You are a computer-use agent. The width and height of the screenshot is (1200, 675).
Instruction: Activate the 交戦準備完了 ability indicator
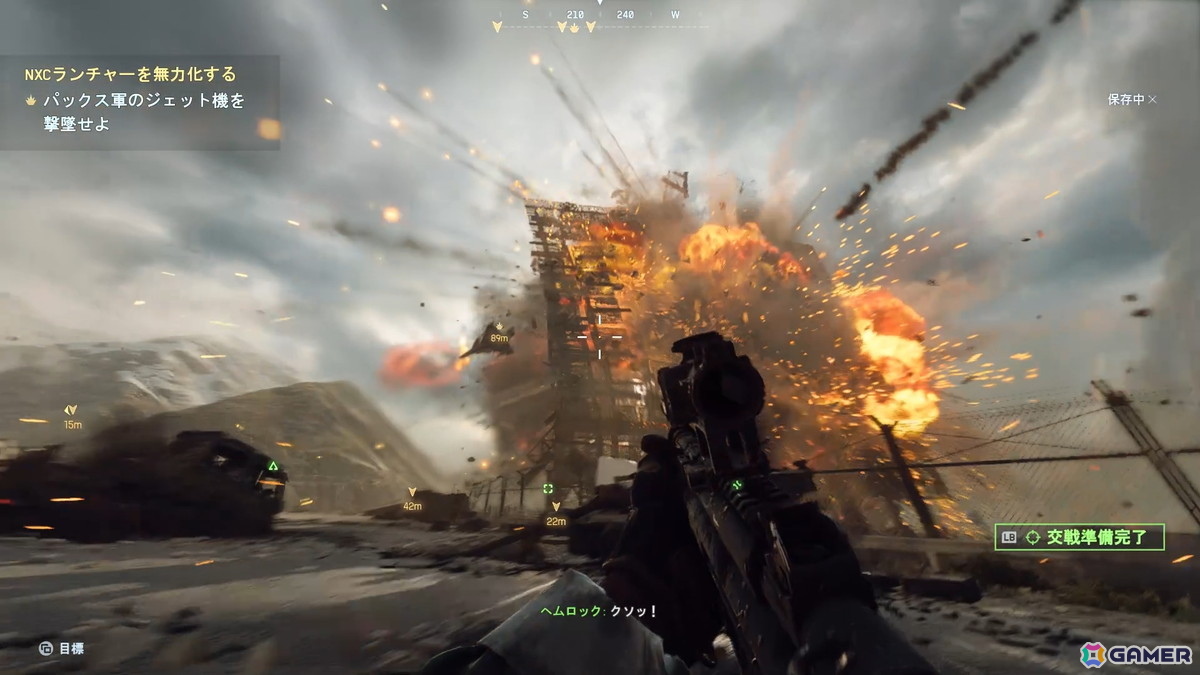click(x=1080, y=538)
